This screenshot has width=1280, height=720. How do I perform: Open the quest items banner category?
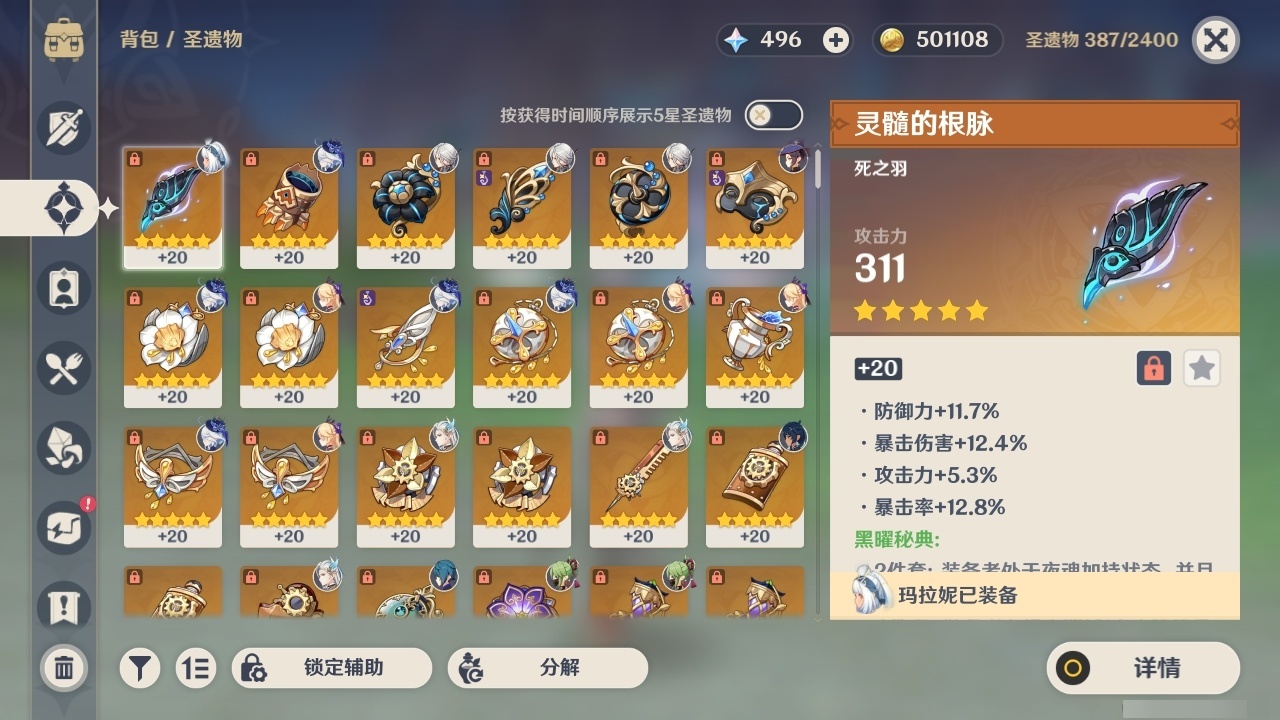coord(64,600)
